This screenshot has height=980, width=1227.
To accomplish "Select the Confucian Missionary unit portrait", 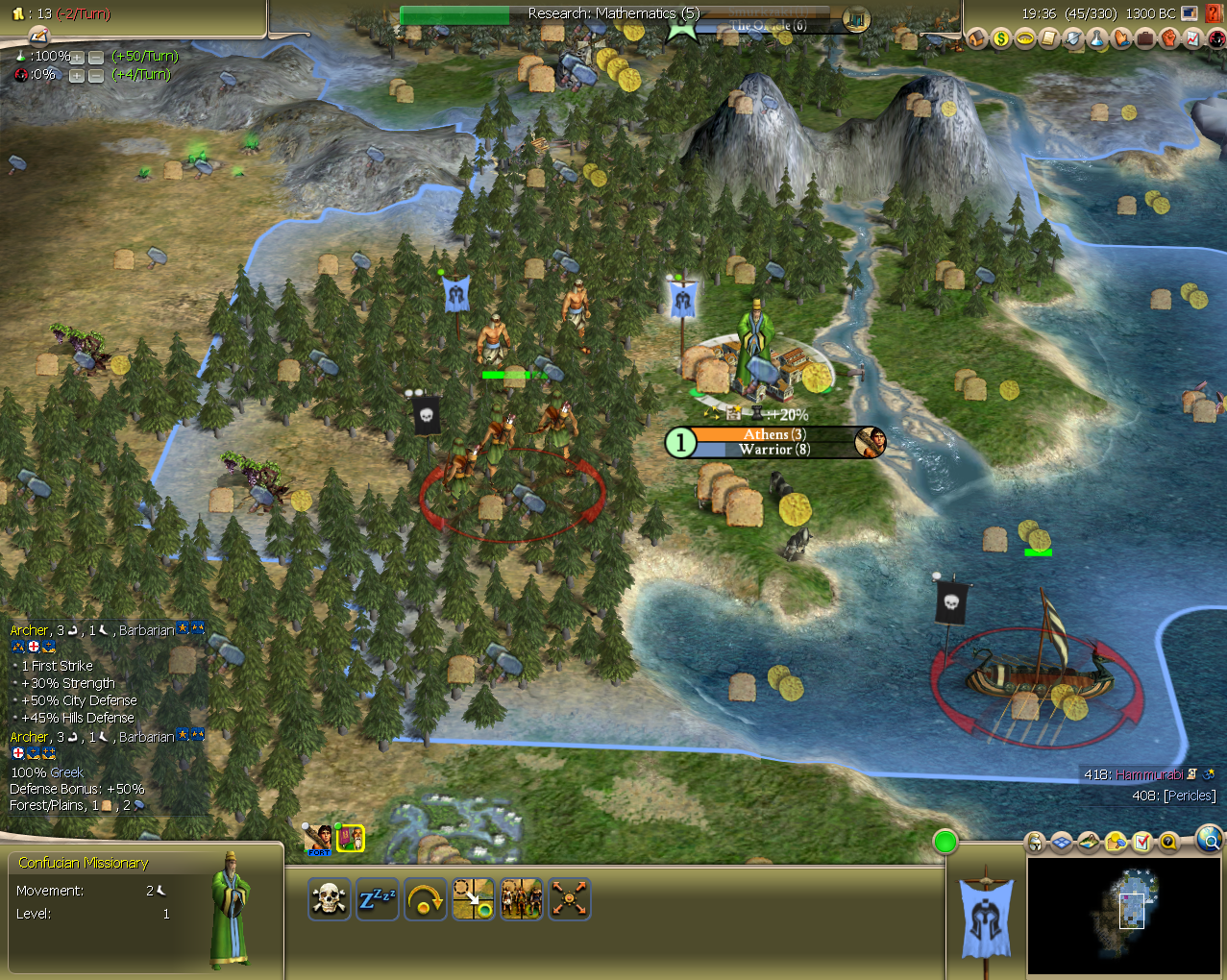I will tap(351, 839).
